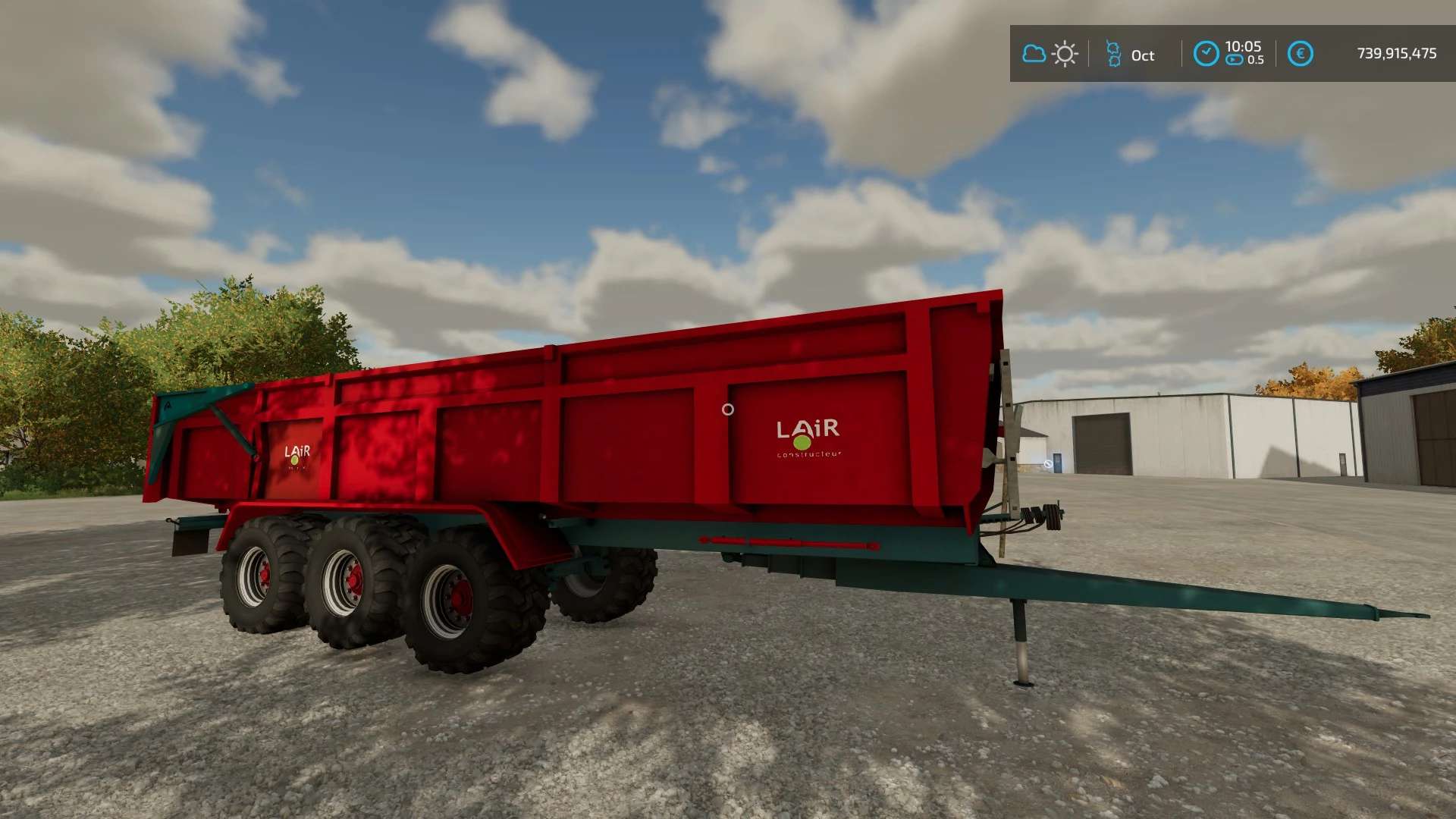Select the season calendar icon beside Oct
The width and height of the screenshot is (1456, 819).
coord(1113,54)
